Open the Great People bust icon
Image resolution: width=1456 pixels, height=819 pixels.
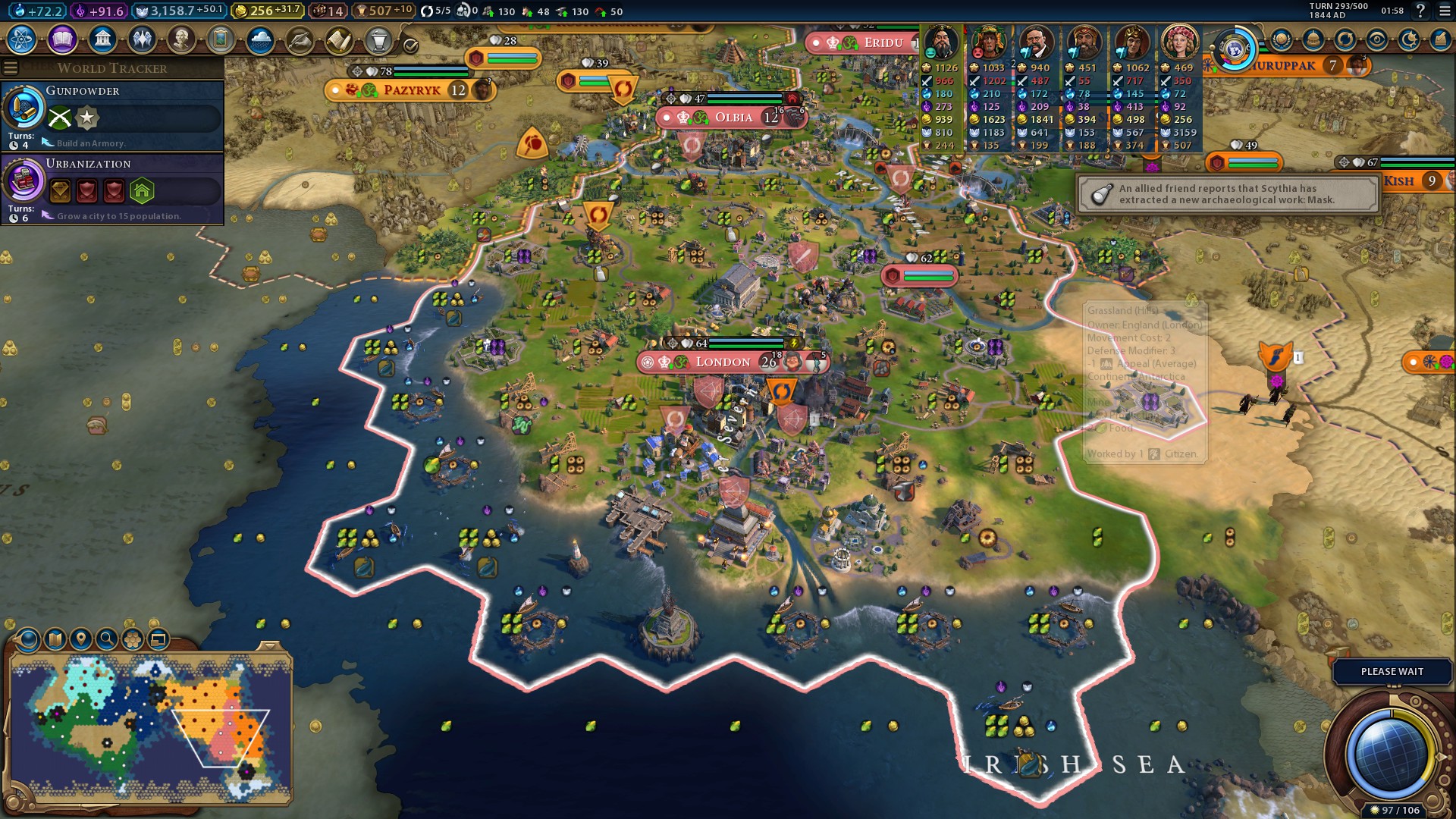[x=181, y=39]
